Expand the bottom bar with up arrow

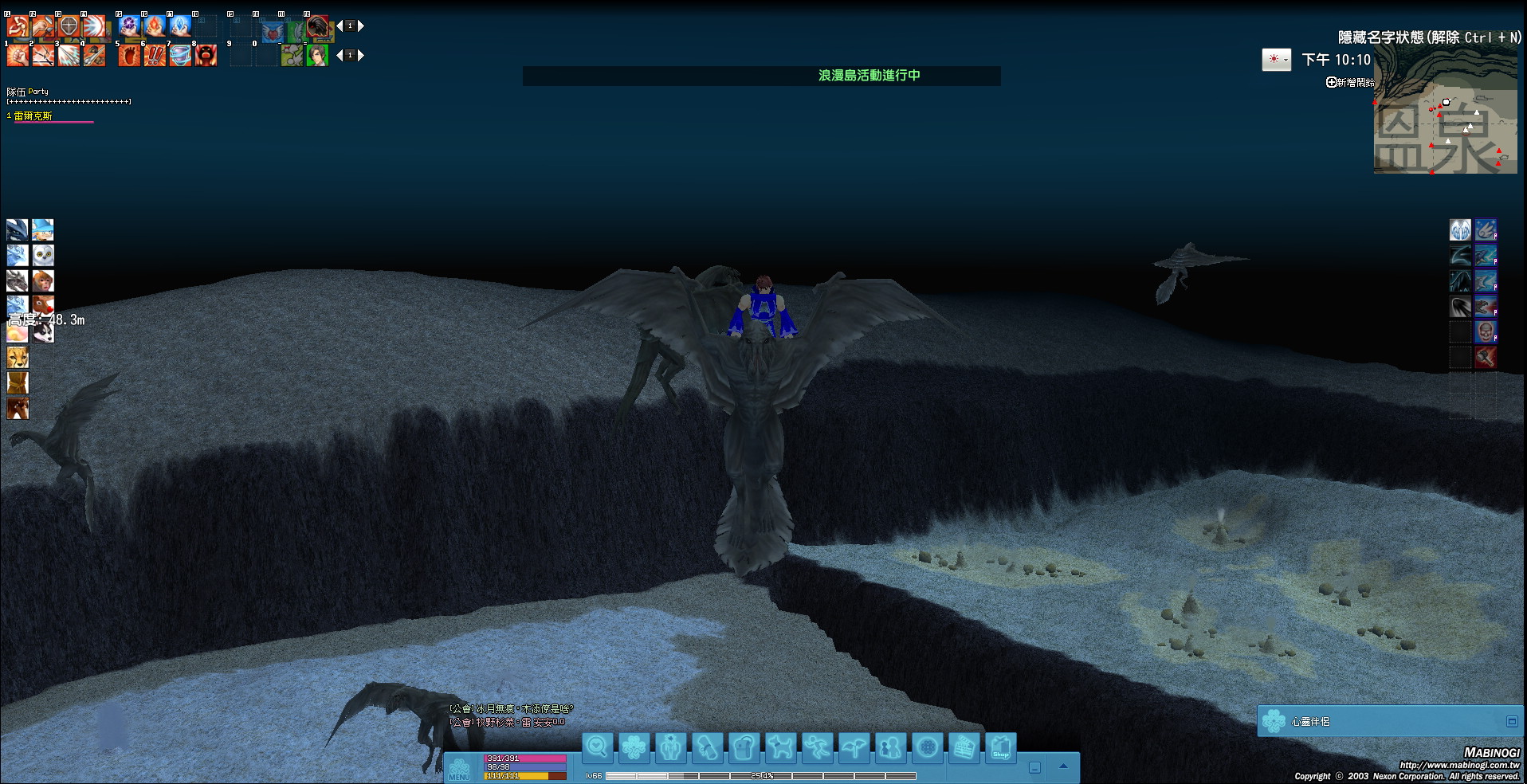pyautogui.click(x=1063, y=766)
